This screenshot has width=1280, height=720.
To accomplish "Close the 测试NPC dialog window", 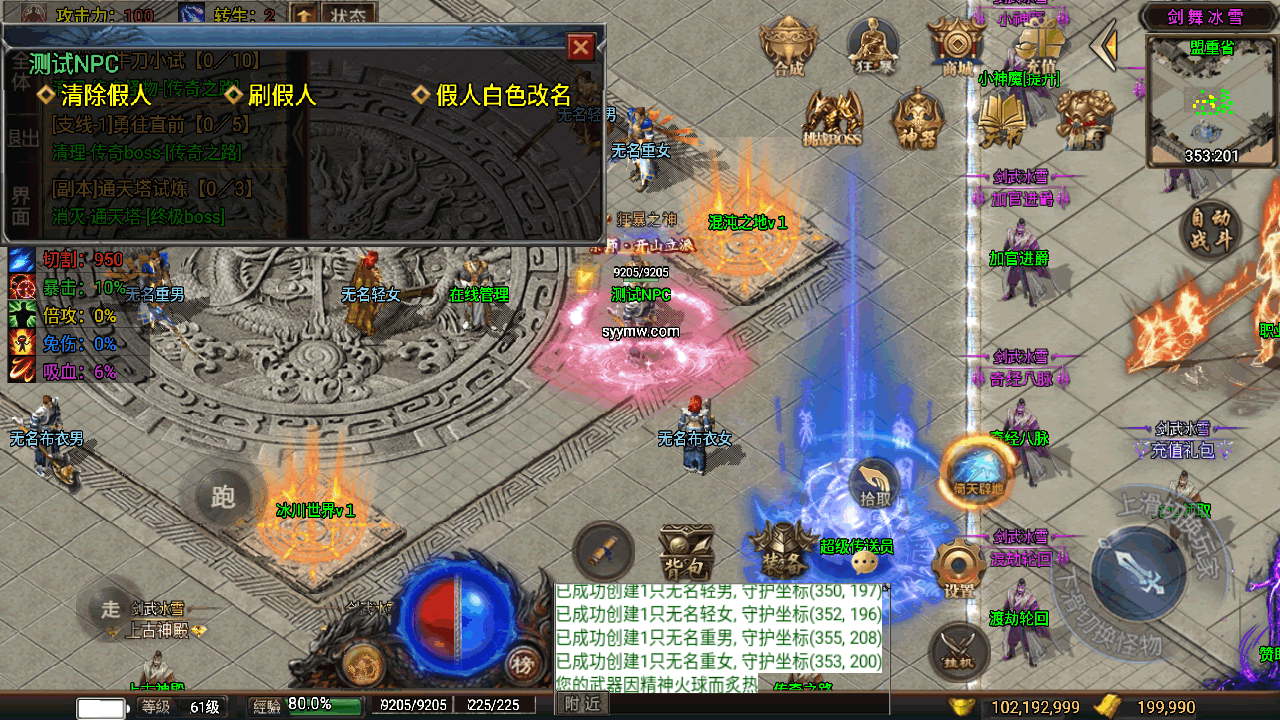I will pyautogui.click(x=580, y=47).
